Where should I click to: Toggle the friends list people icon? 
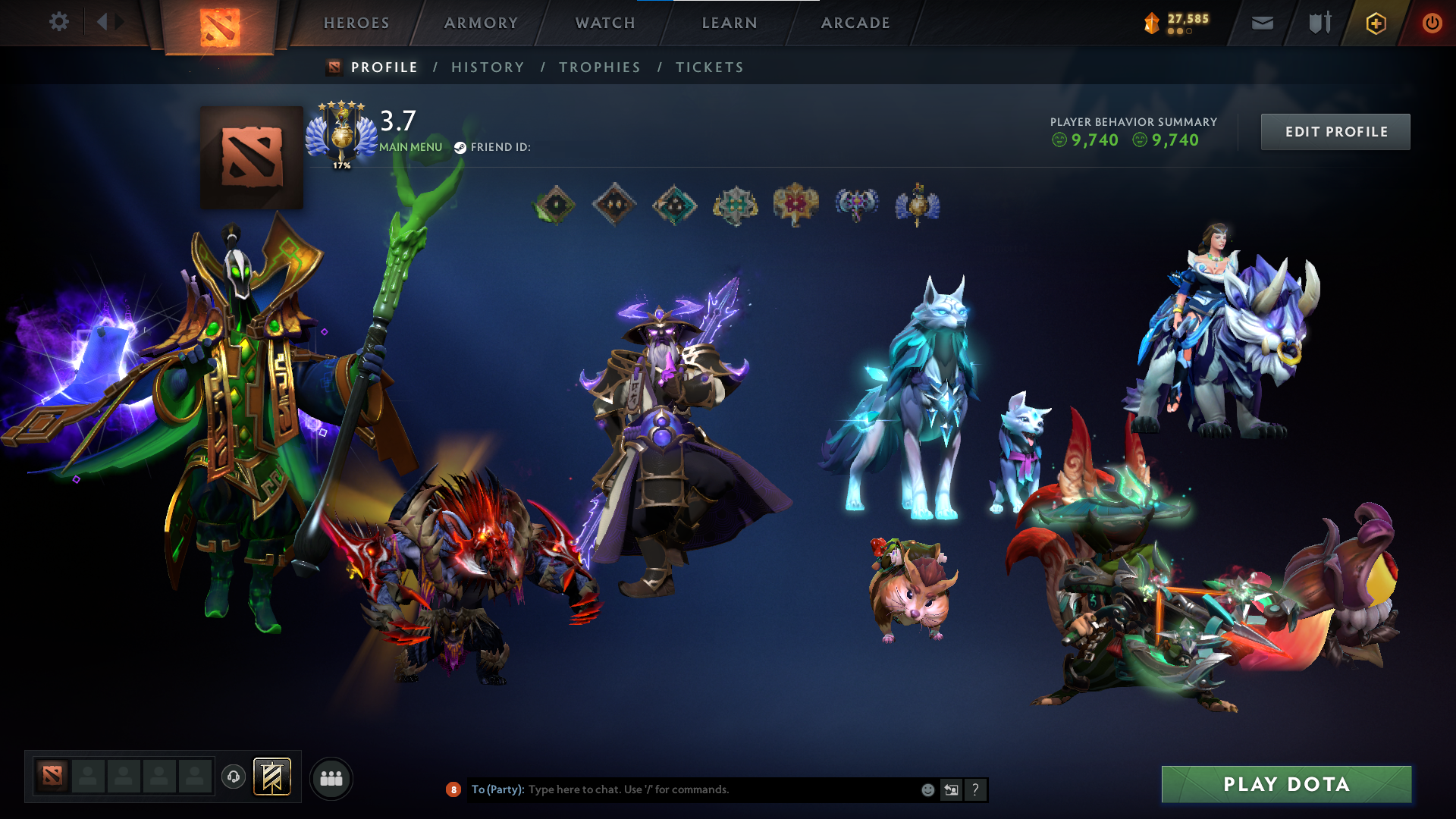click(331, 777)
